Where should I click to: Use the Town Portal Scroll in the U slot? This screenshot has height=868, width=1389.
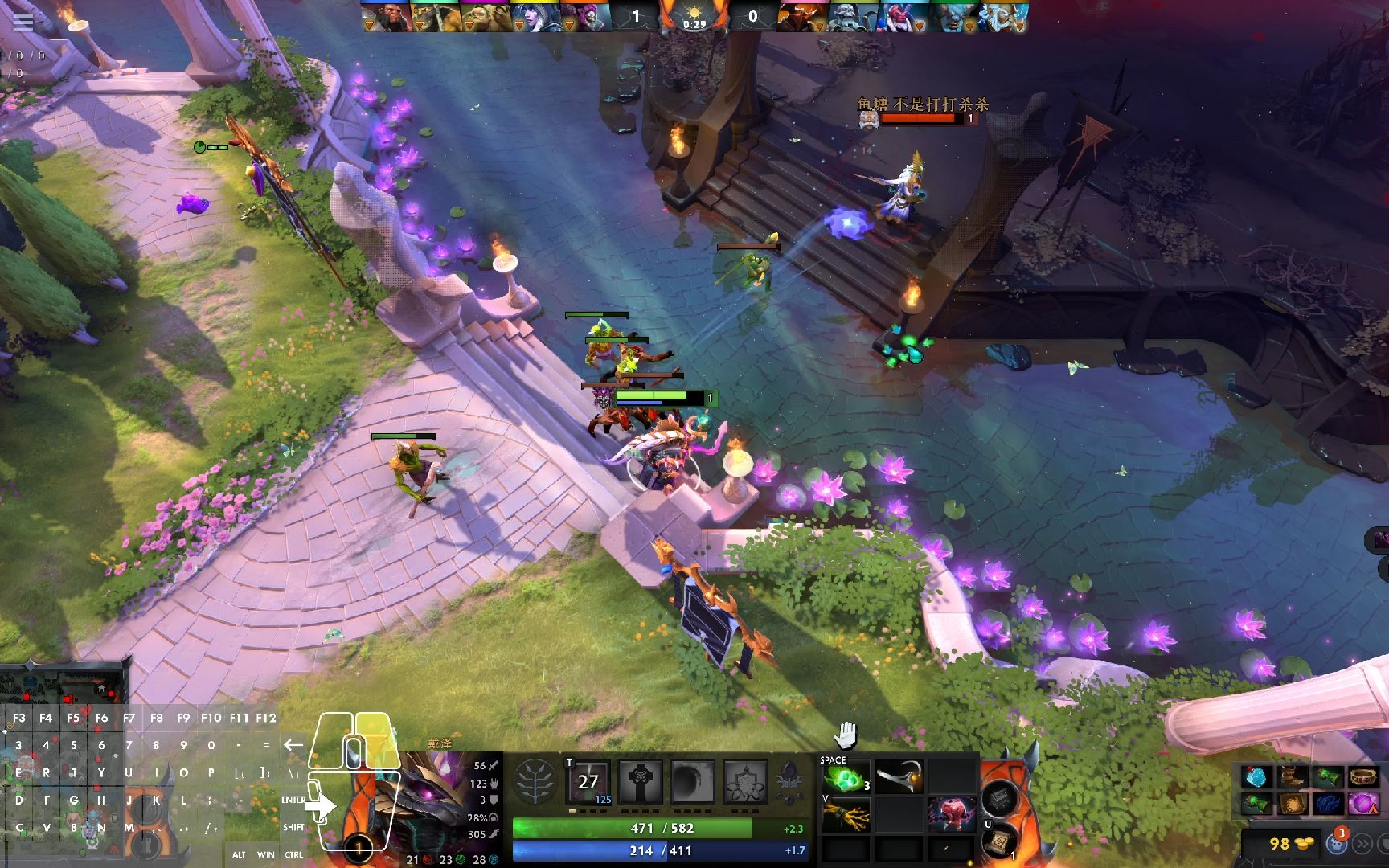click(x=1000, y=842)
